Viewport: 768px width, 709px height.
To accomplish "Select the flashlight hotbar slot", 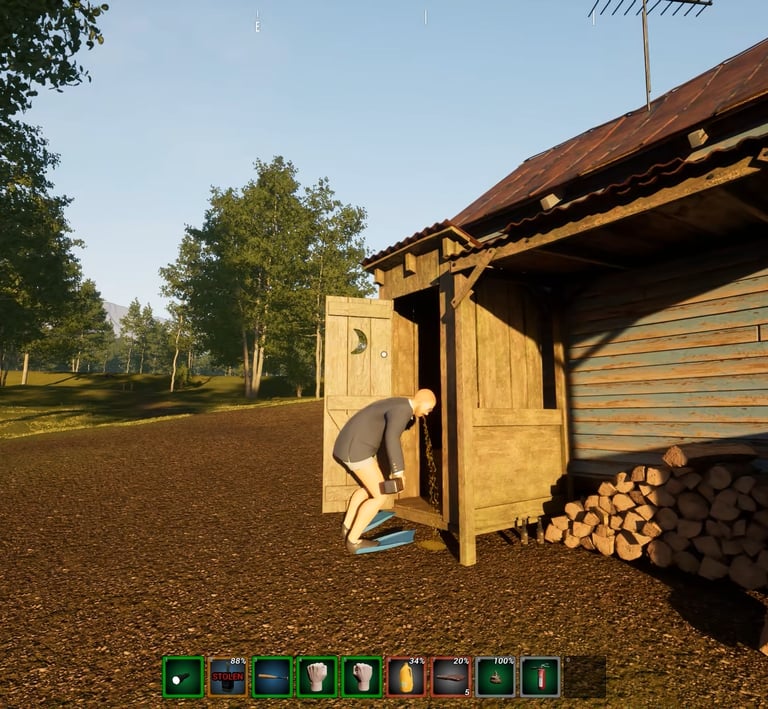I will point(183,677).
